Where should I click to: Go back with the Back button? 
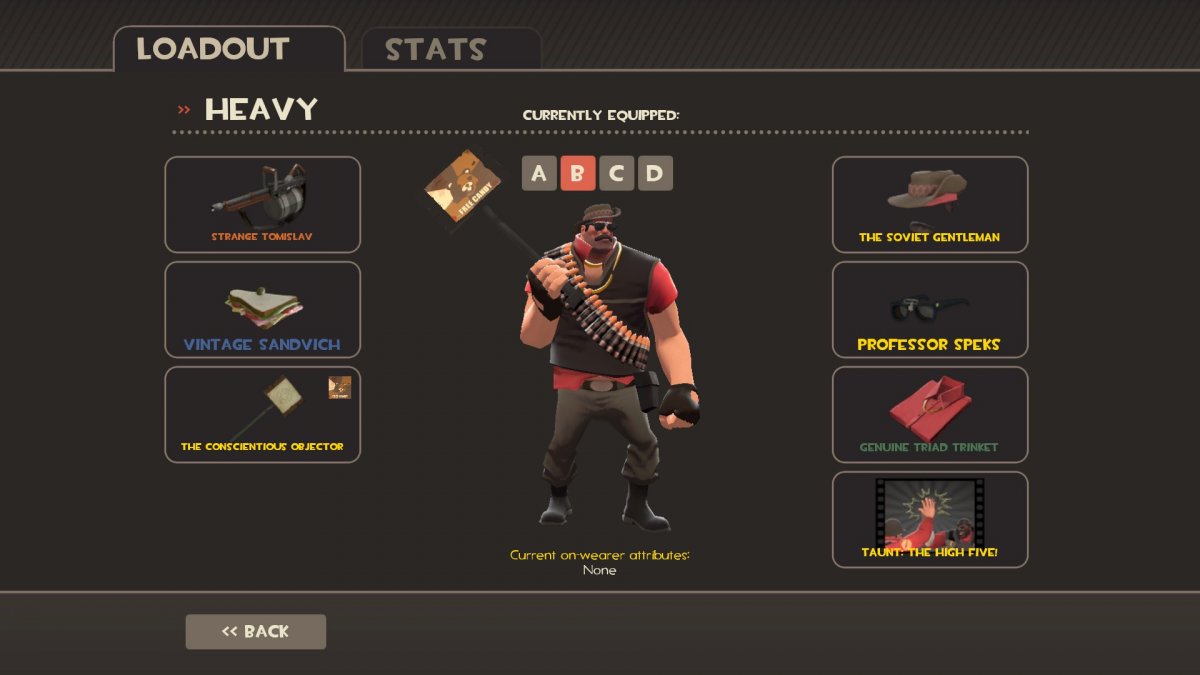click(255, 631)
